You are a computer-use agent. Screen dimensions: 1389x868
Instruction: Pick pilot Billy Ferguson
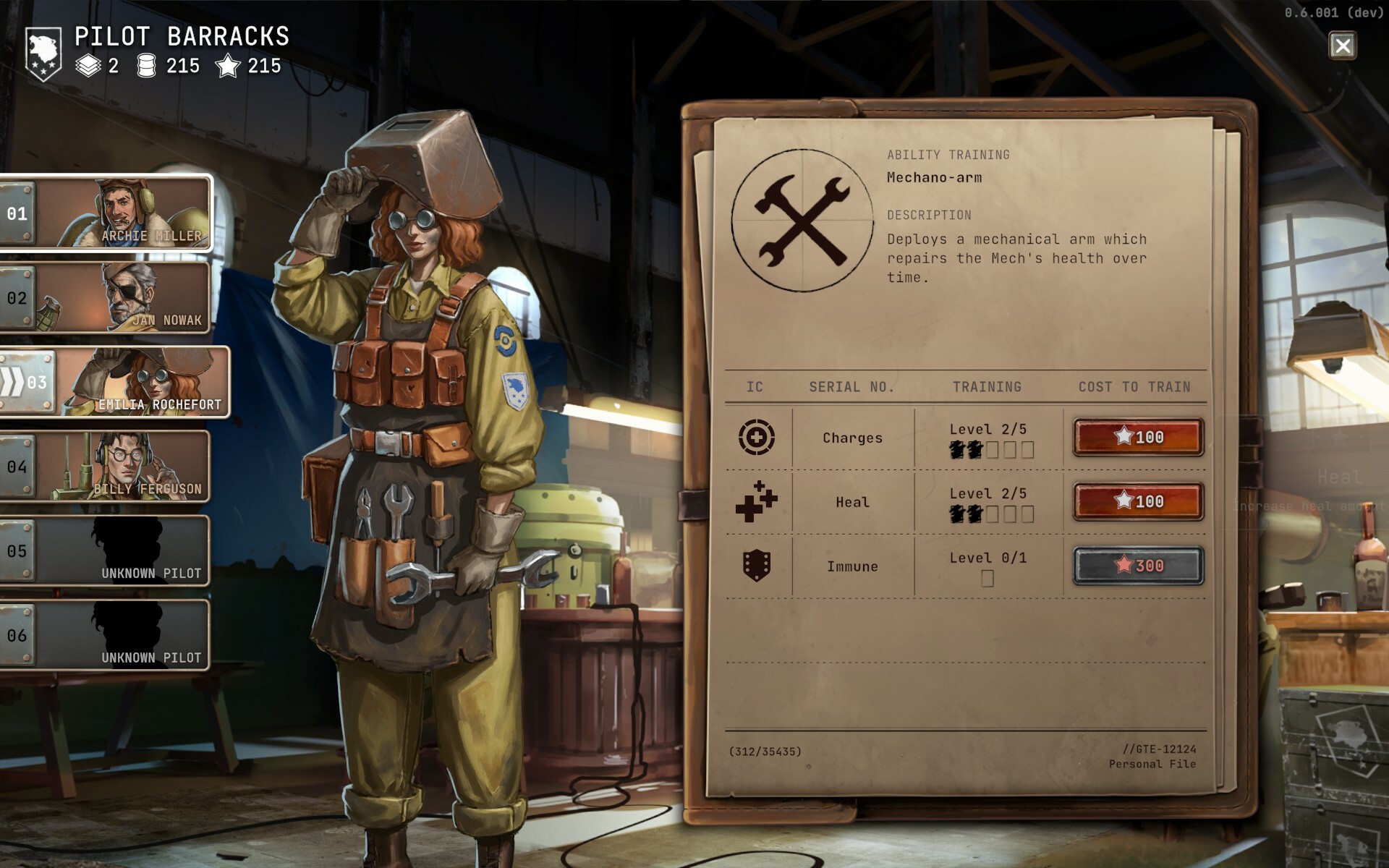tap(107, 467)
